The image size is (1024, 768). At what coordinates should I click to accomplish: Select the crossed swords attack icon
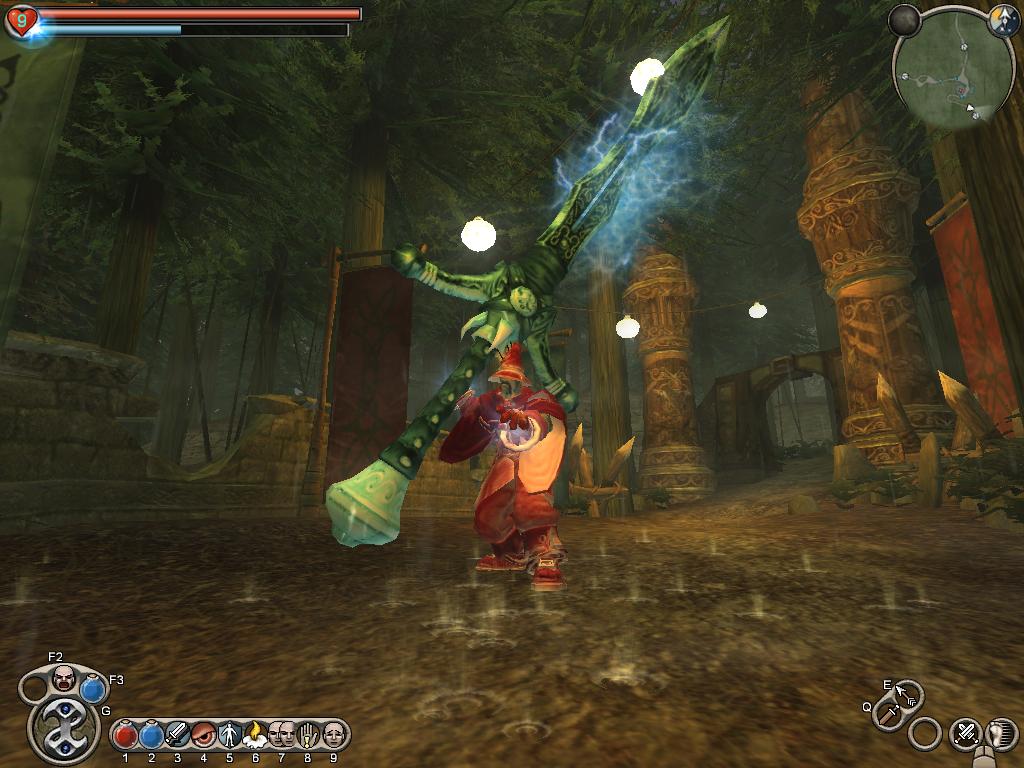pyautogui.click(x=965, y=733)
